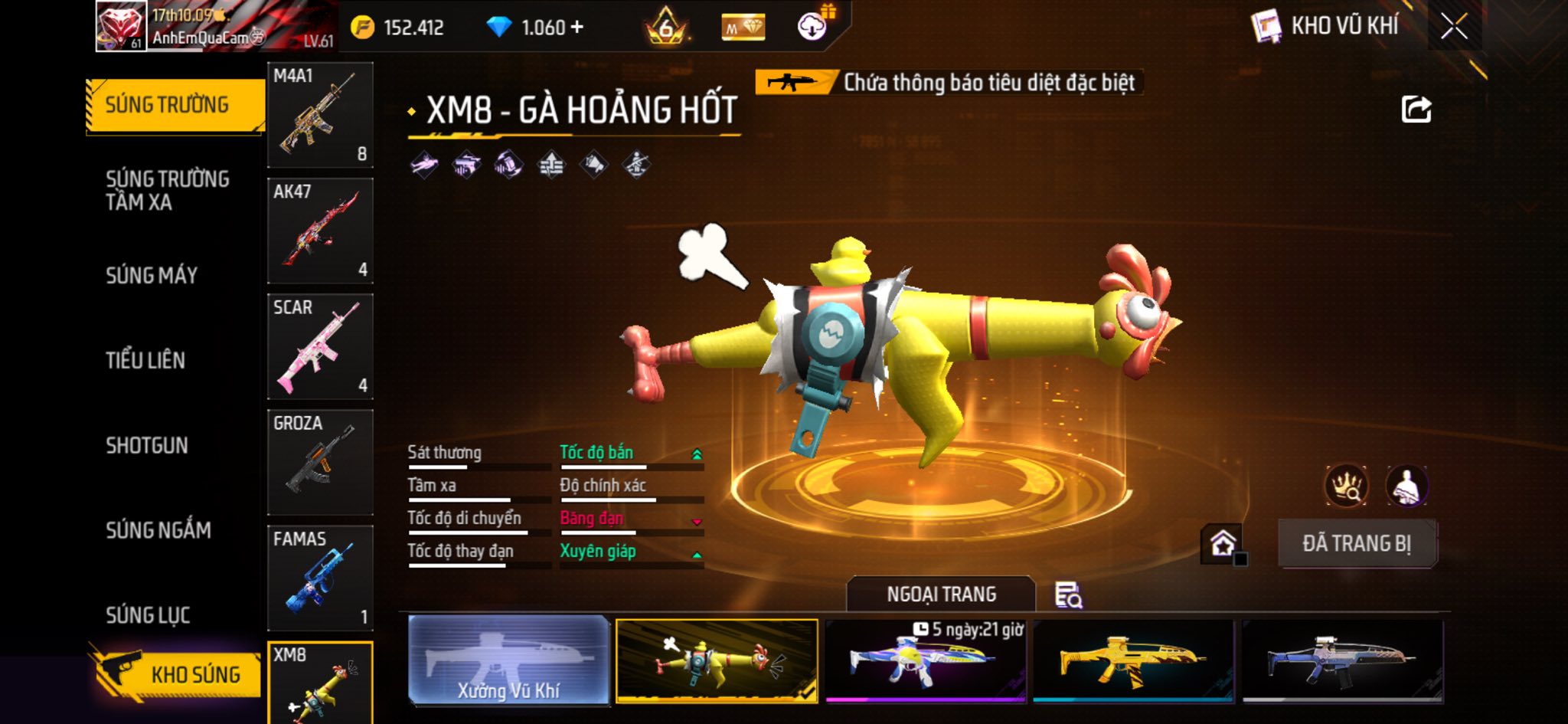
Task: Select the GROZA weapon tile
Action: 320,462
